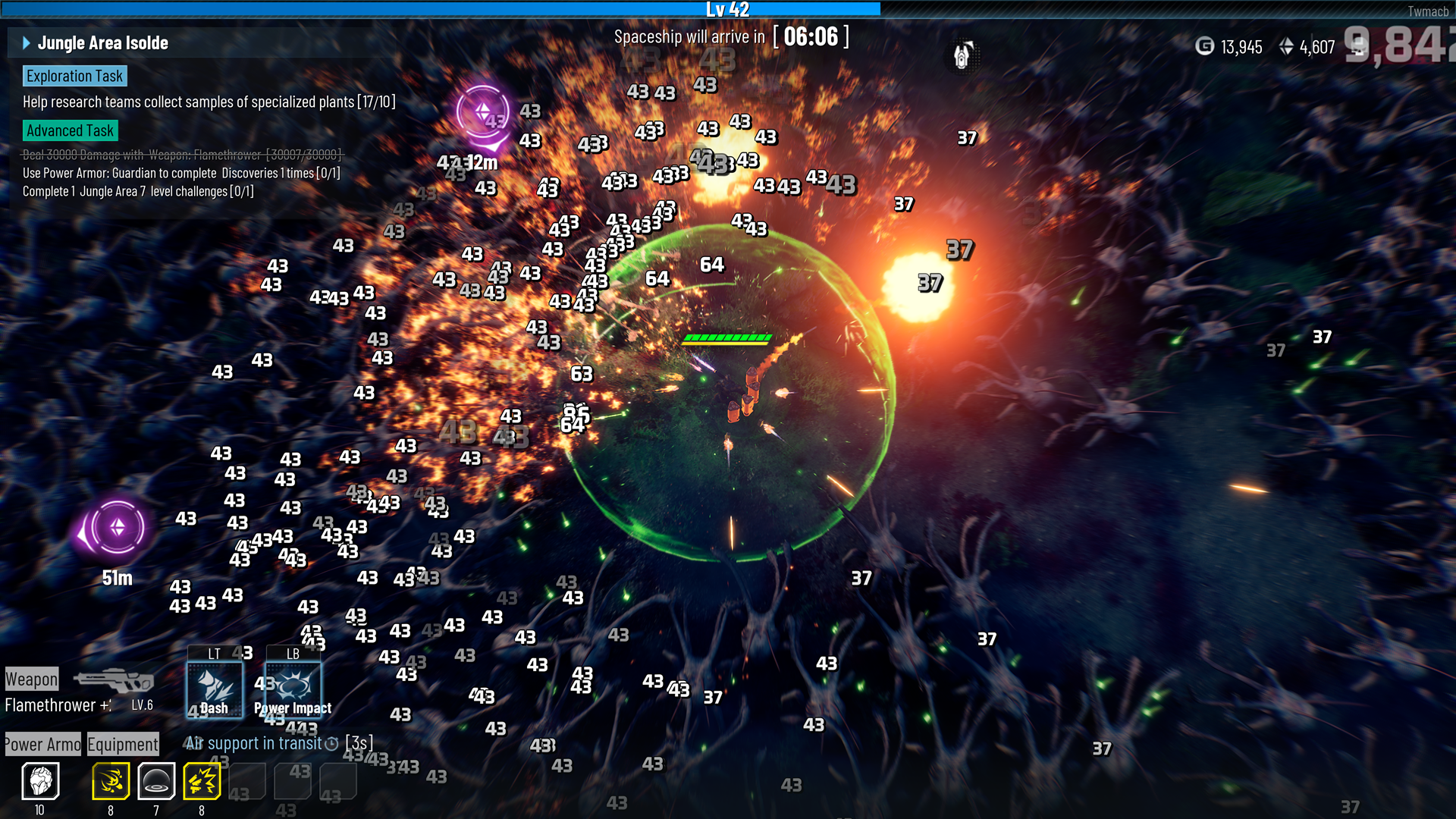Open the Exploration Task label

click(74, 76)
